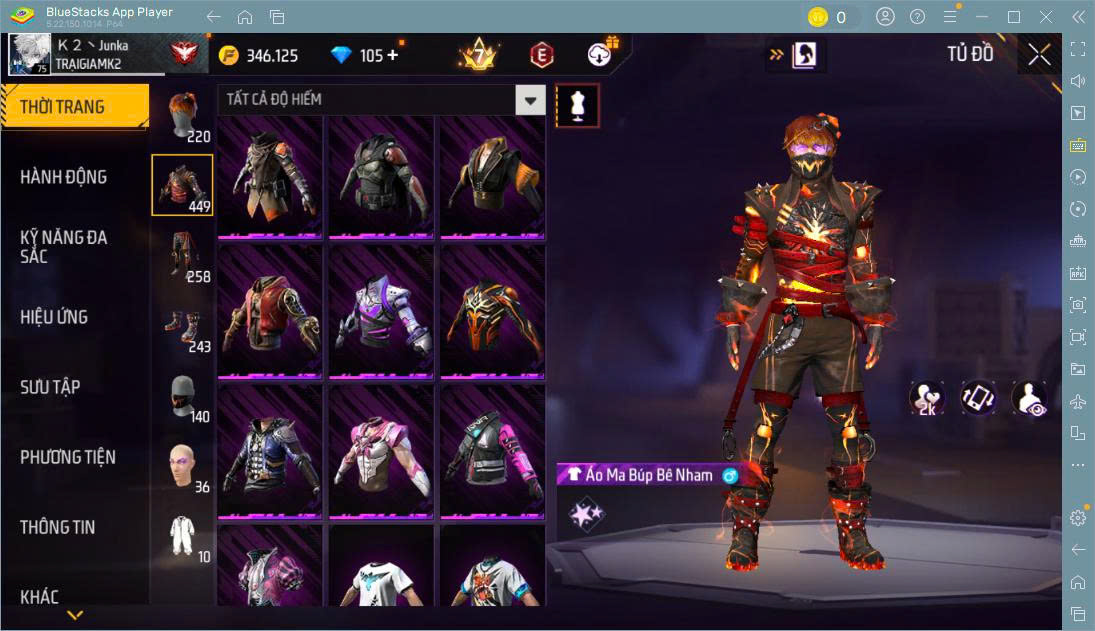Select the KỸ NĂNG ĐA SẮC tab
Screen dimensions: 1095x631
[64, 247]
